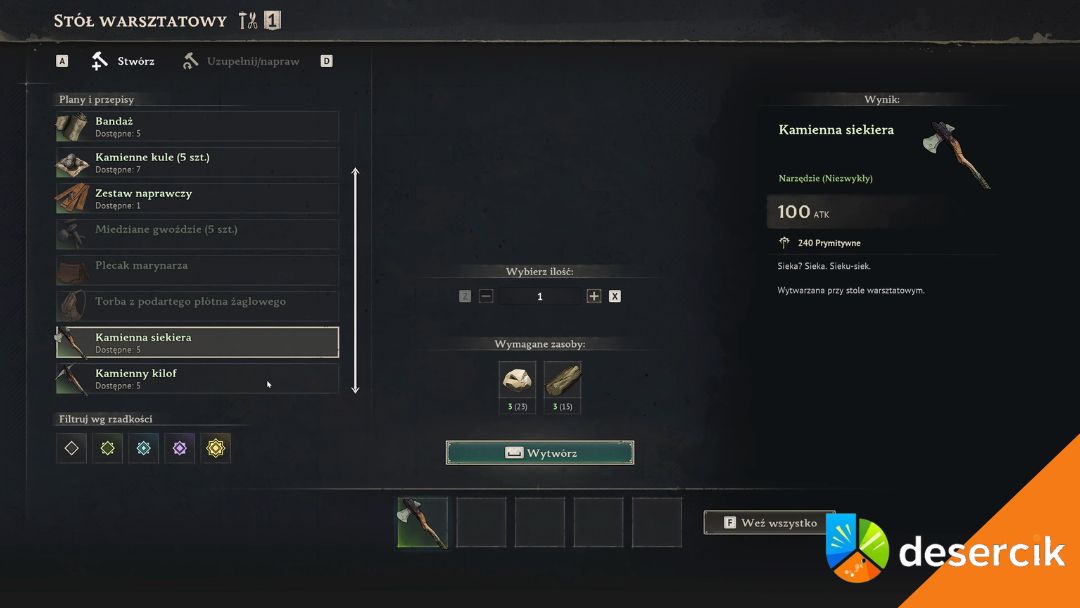Viewport: 1080px width, 608px height.
Task: Toggle the purple rarity filter
Action: 179,449
